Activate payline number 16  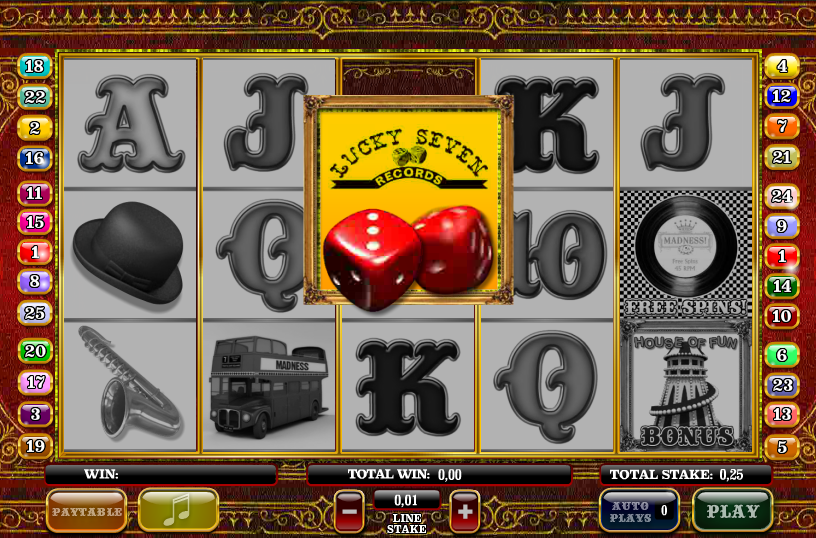pos(34,158)
